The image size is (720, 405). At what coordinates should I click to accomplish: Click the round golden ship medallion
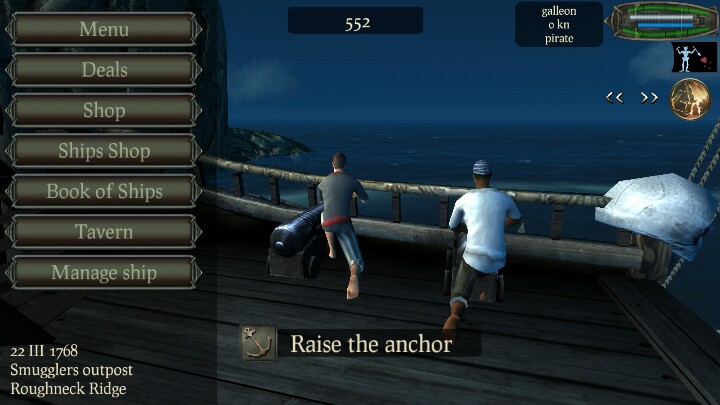(690, 98)
